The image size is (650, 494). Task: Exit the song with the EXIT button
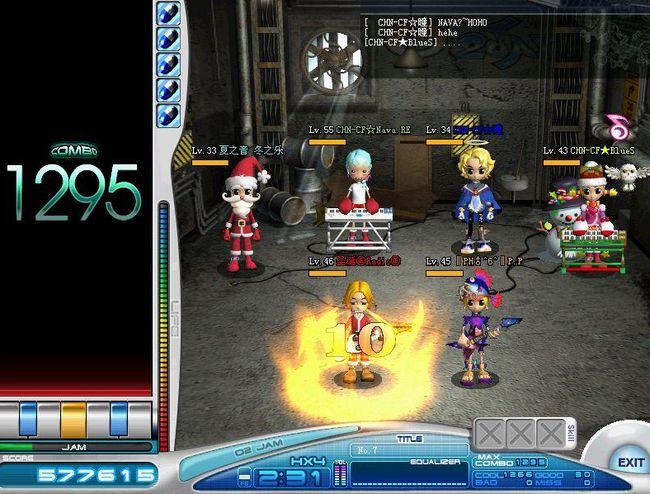pos(630,462)
